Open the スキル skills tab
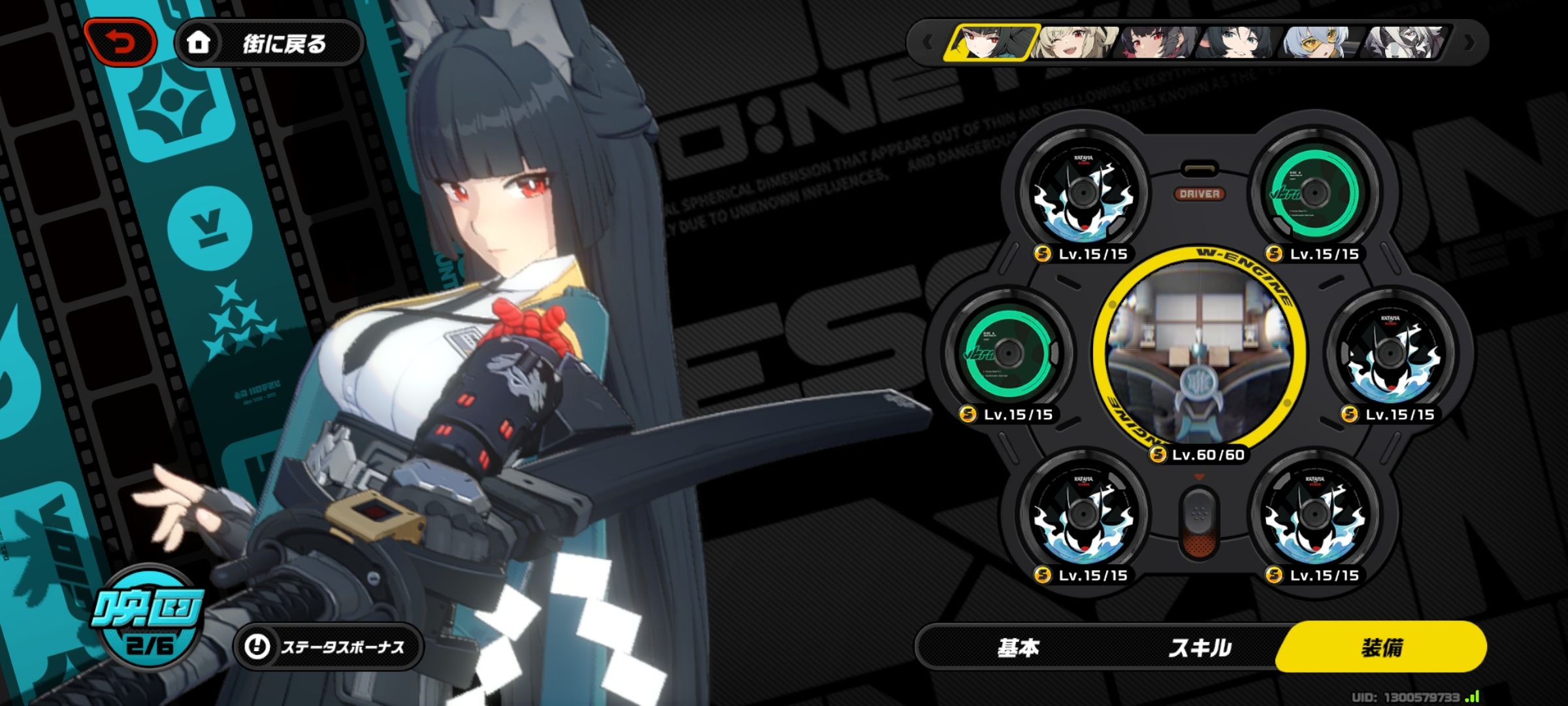The image size is (1568, 706). [1200, 648]
